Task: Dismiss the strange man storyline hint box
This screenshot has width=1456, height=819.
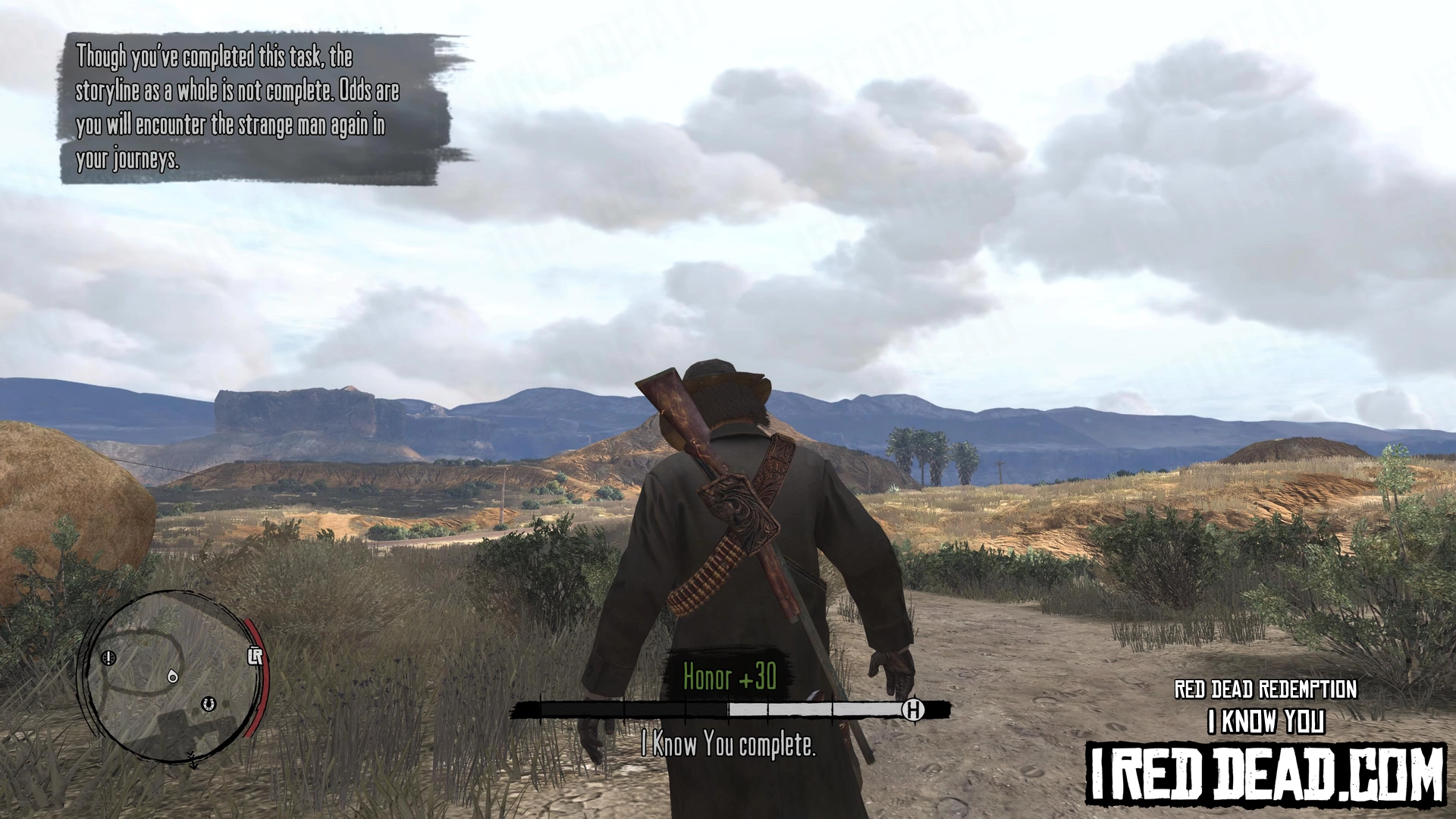Action: (258, 108)
